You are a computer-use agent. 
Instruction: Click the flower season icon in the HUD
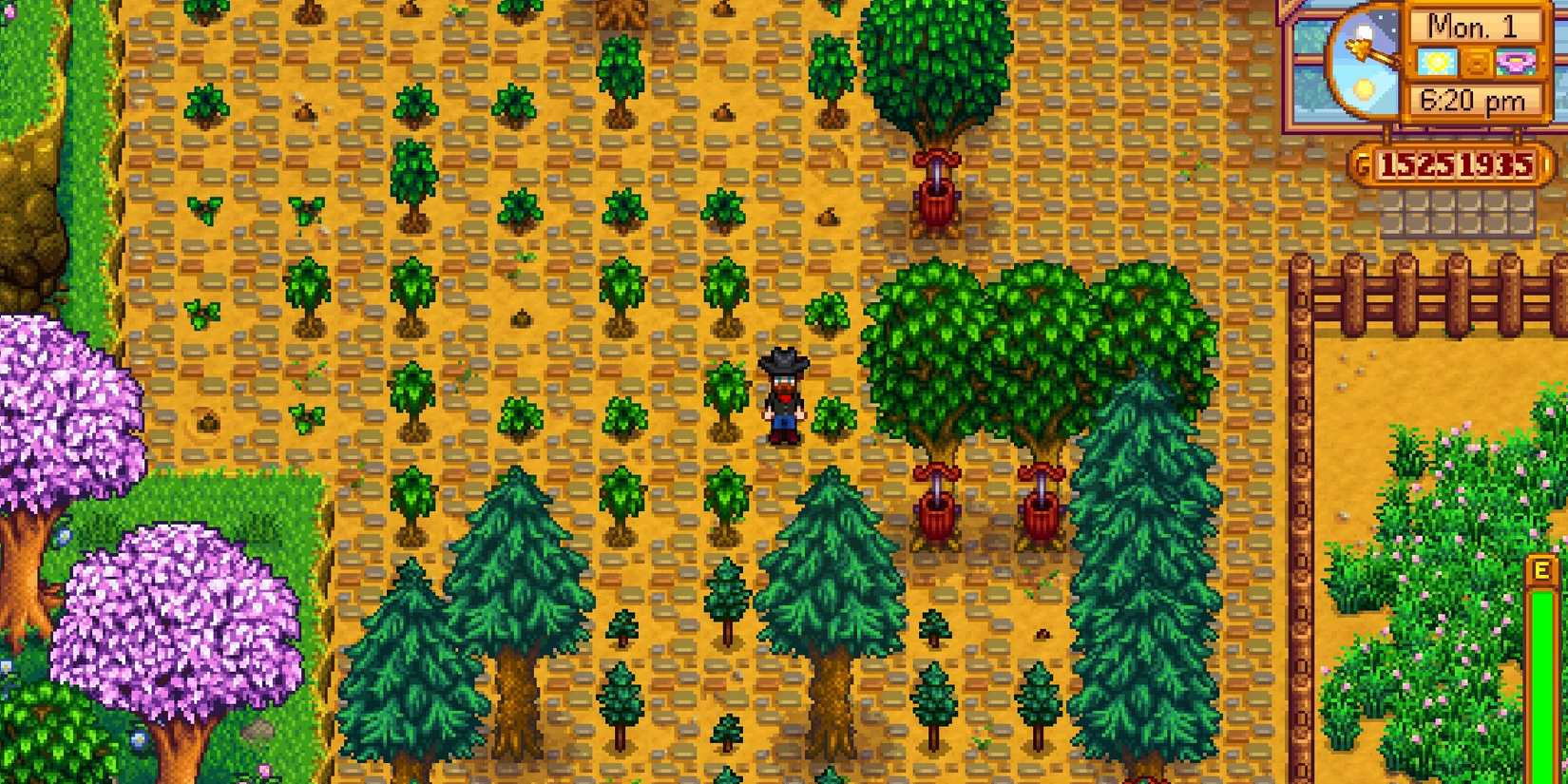[1516, 63]
